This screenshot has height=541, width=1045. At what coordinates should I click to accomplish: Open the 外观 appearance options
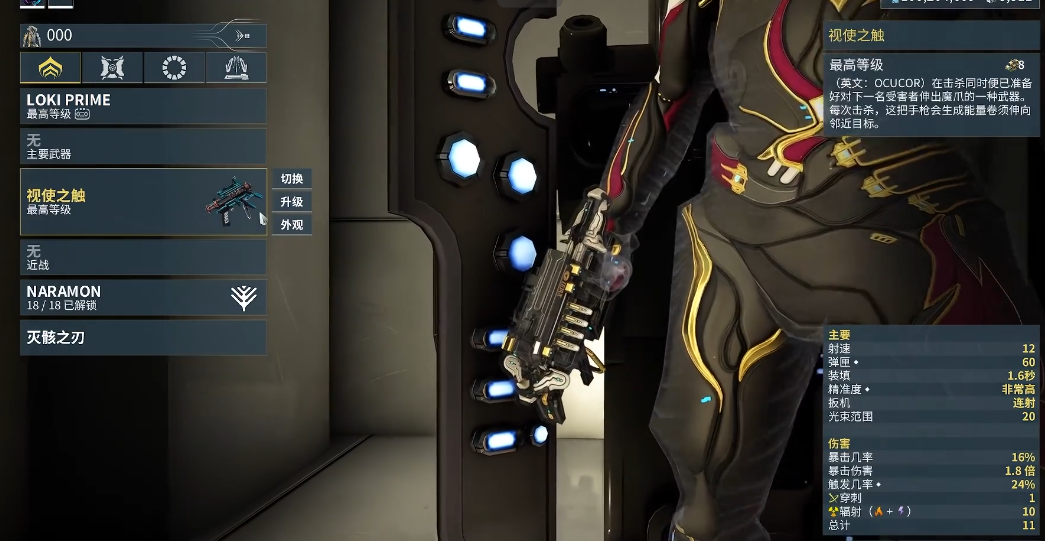[x=292, y=225]
